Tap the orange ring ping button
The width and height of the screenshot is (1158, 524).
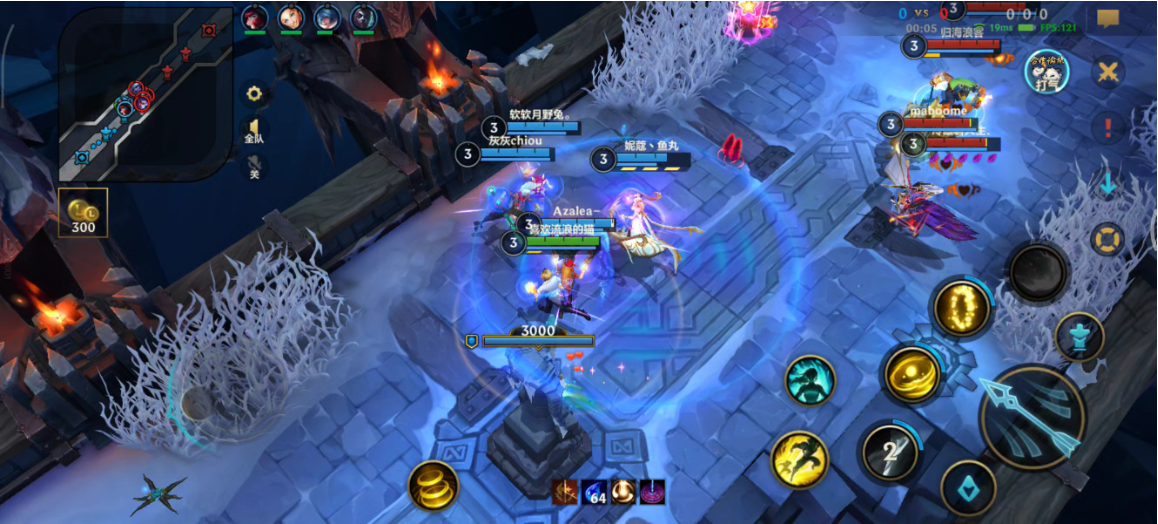click(x=1107, y=239)
